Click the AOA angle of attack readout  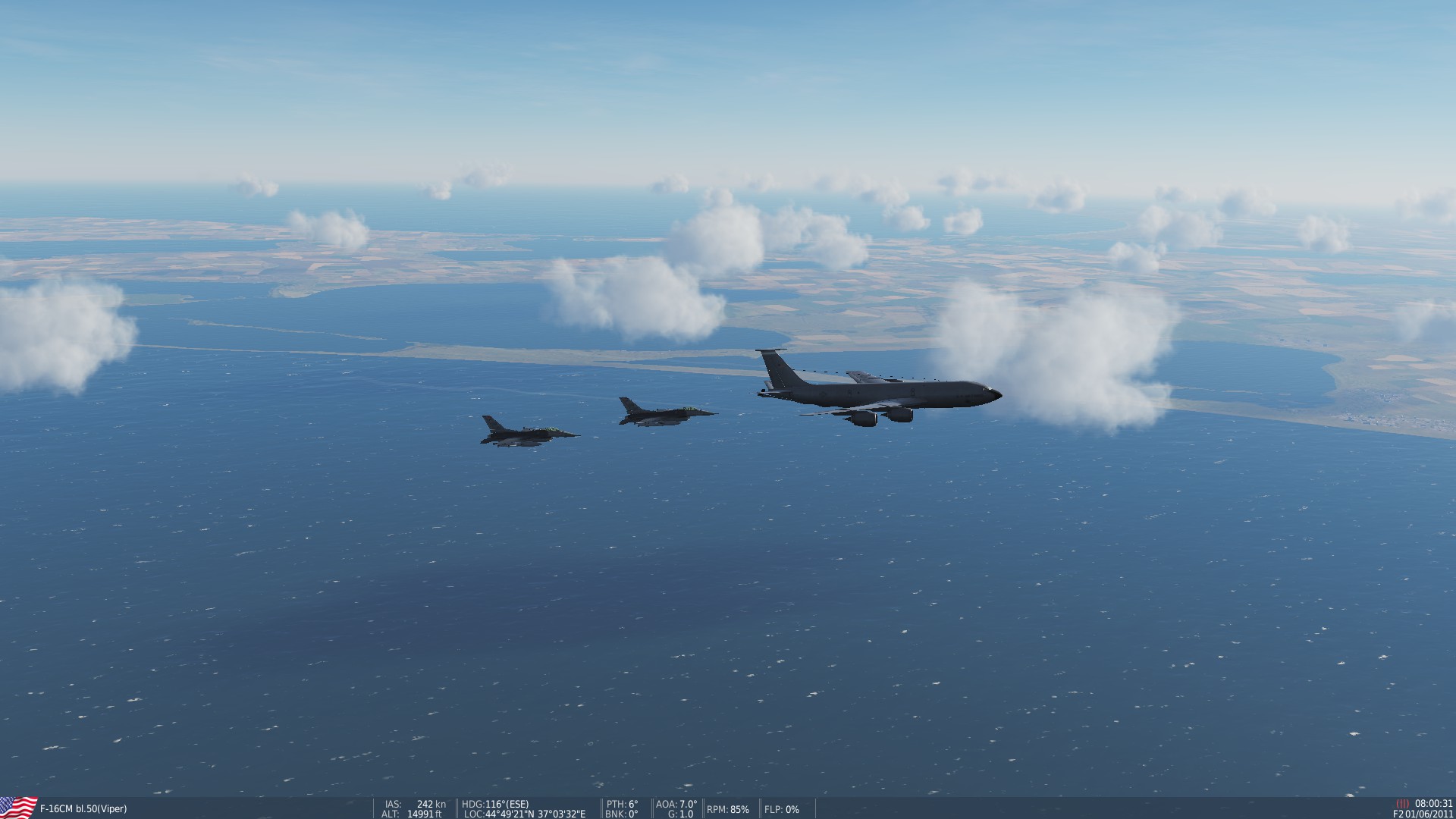pyautogui.click(x=673, y=804)
